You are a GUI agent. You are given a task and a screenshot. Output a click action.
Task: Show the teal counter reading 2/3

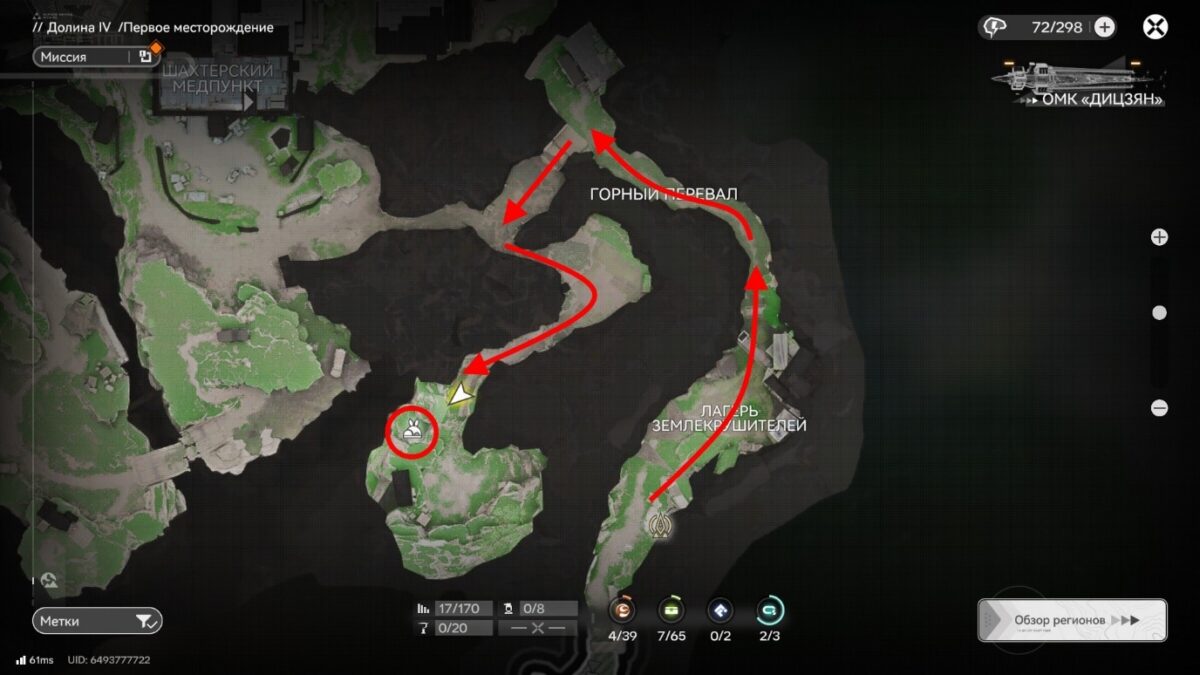click(x=770, y=609)
